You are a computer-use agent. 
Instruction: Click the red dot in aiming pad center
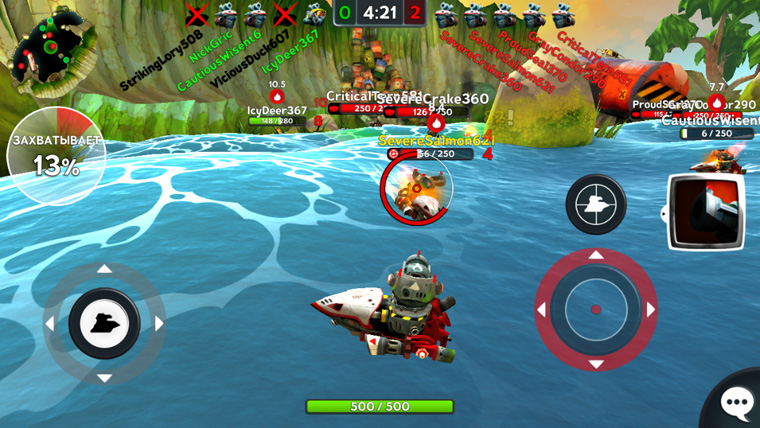(596, 310)
